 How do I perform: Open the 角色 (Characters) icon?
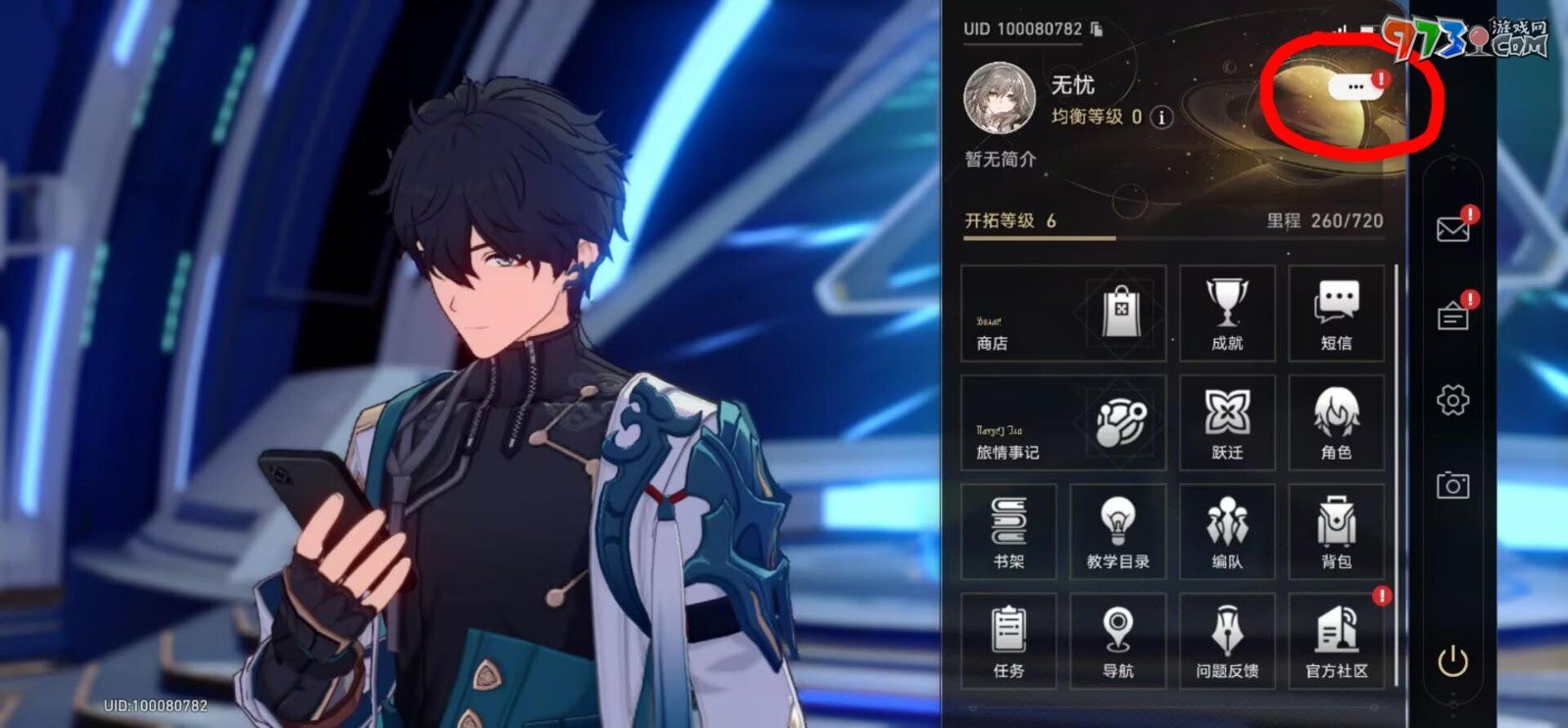[1336, 421]
